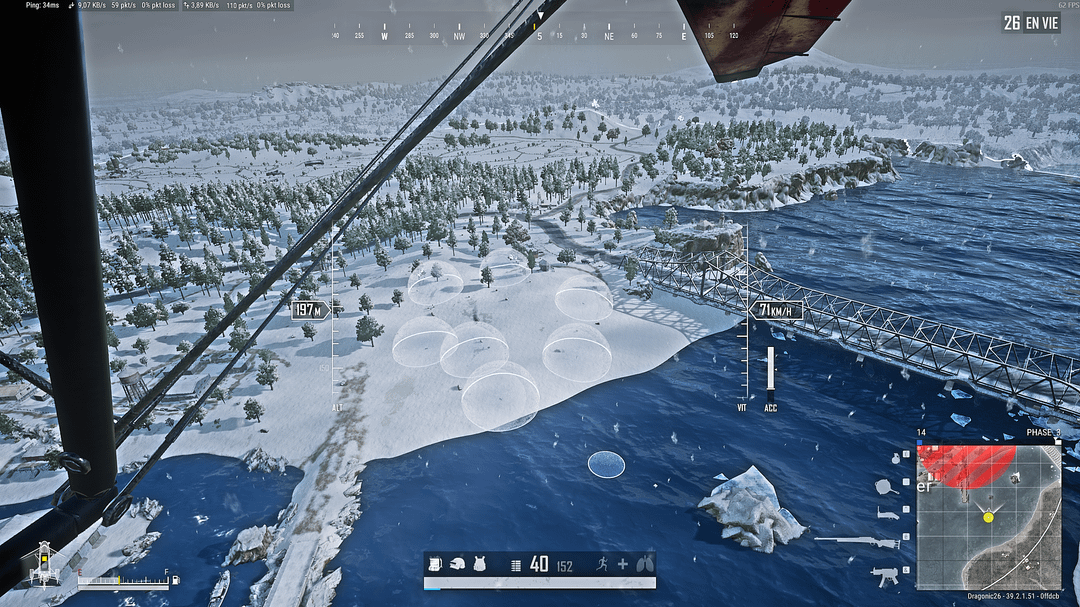This screenshot has width=1080, height=607.
Task: Click the armor vest equipment icon
Action: (x=479, y=565)
